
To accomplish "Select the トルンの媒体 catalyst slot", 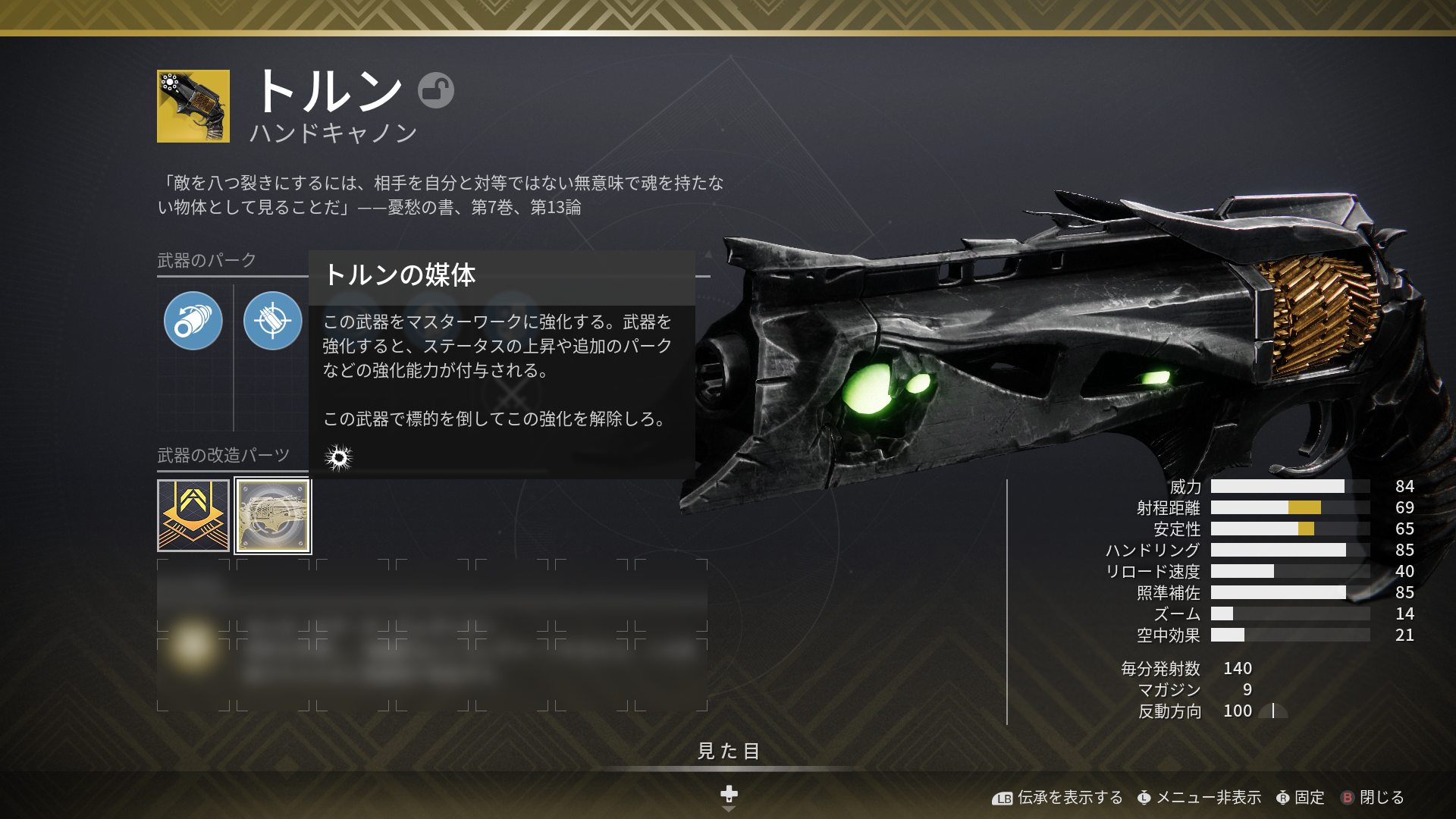I will tap(273, 516).
